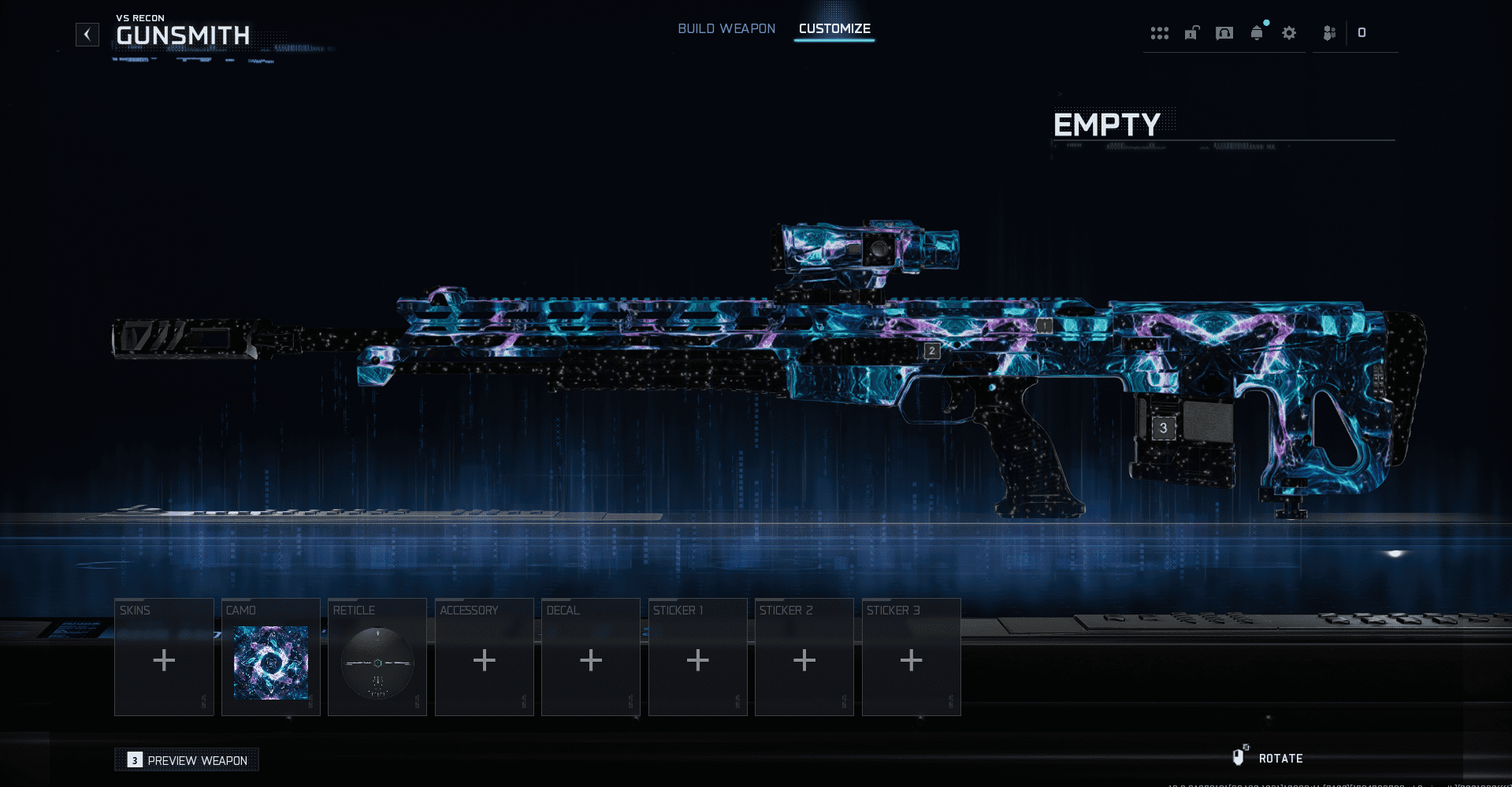Screen dimensions: 1512x787
Task: Select the equipped CAMO pattern swatch
Action: tap(270, 662)
